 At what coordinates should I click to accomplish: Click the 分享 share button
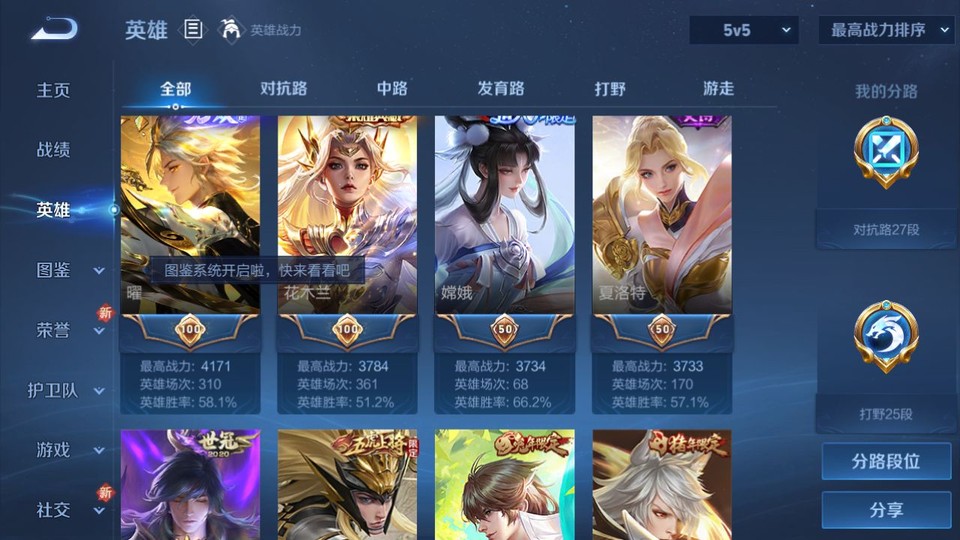pyautogui.click(x=886, y=510)
